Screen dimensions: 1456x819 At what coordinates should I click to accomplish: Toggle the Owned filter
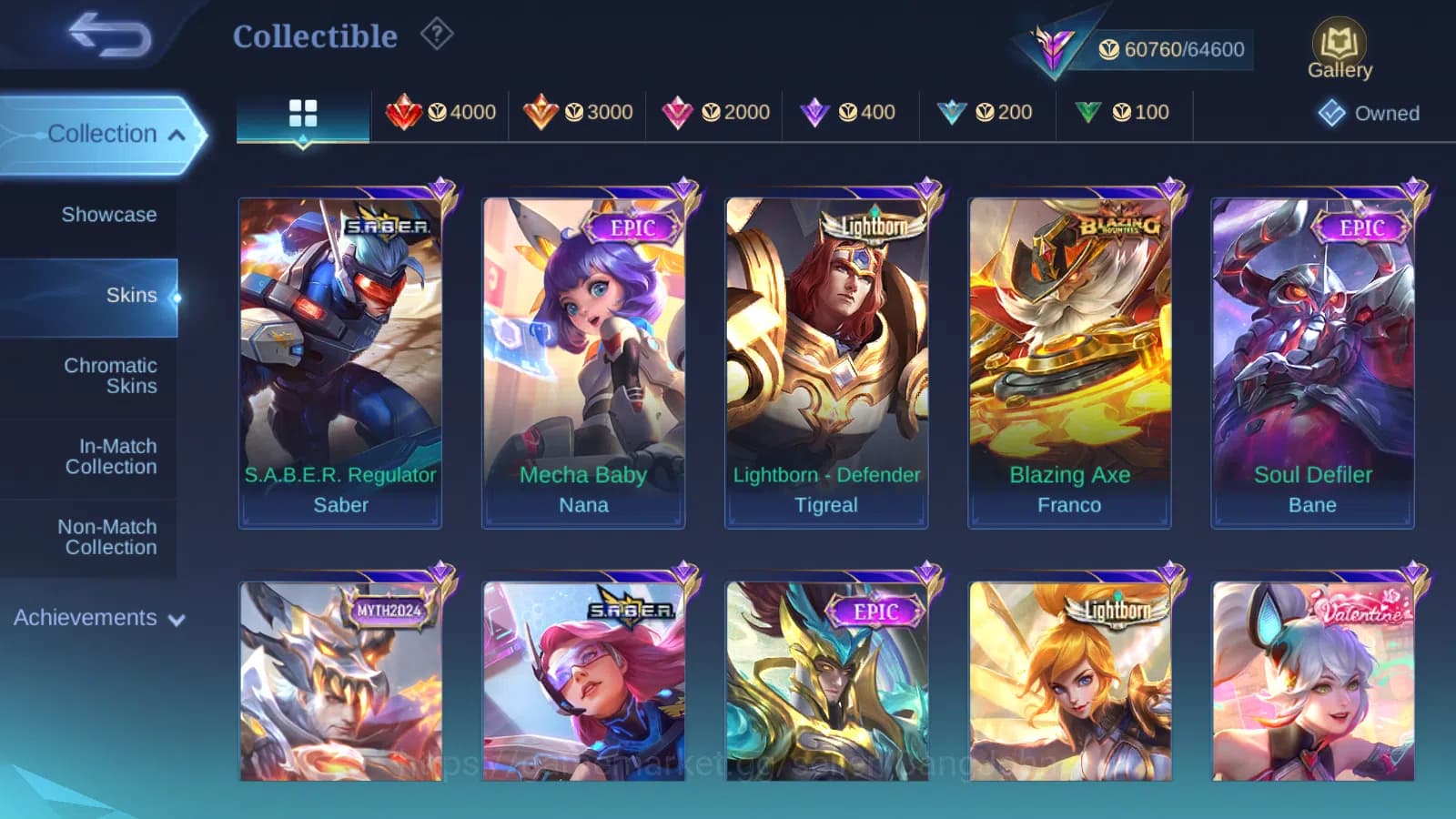pos(1370,113)
